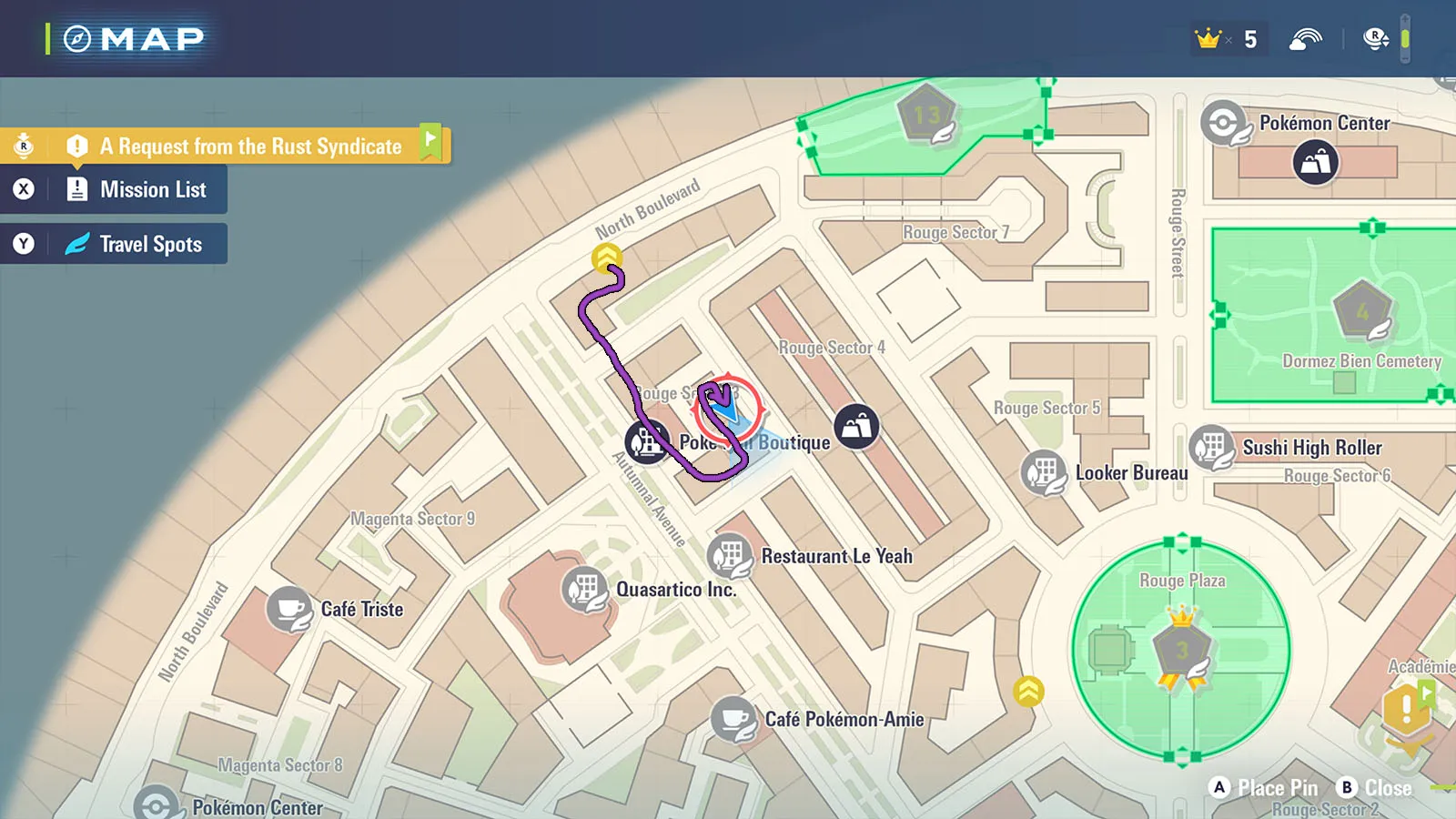Screen dimensions: 1456x819
Task: Choose the Sushi High Roller map marker
Action: [1210, 448]
